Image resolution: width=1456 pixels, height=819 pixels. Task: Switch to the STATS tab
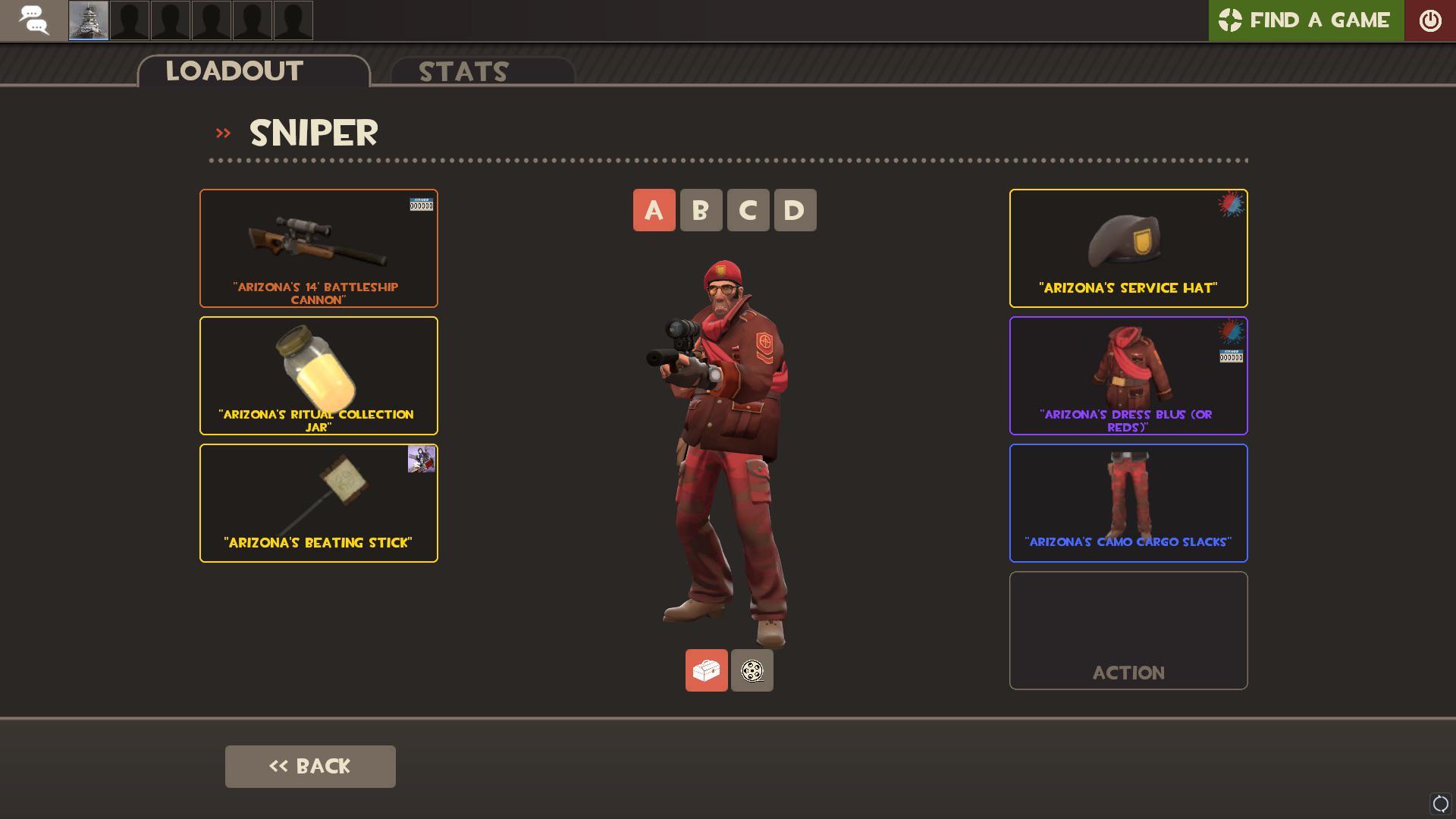click(x=463, y=72)
